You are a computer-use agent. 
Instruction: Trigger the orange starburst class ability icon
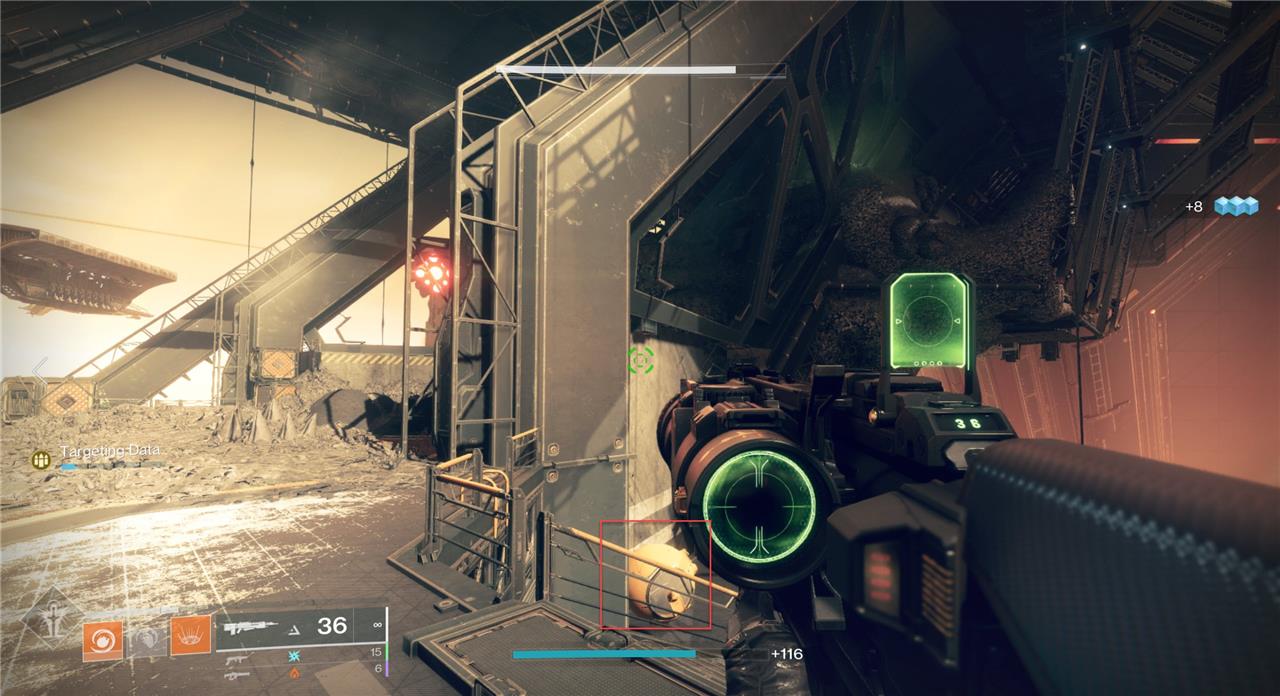point(190,637)
